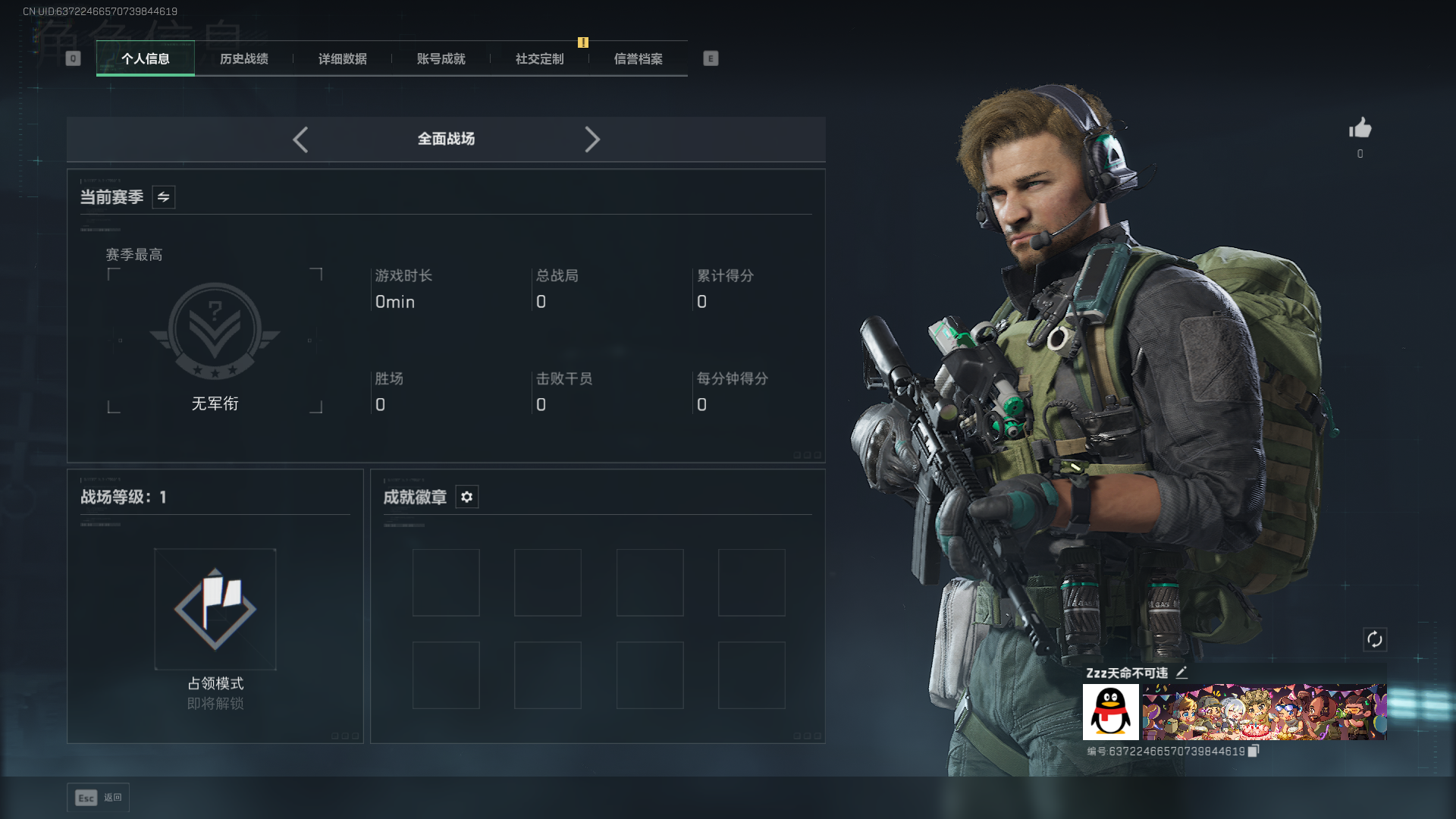Click the 返回 back button
This screenshot has height=819, width=1456.
[99, 797]
